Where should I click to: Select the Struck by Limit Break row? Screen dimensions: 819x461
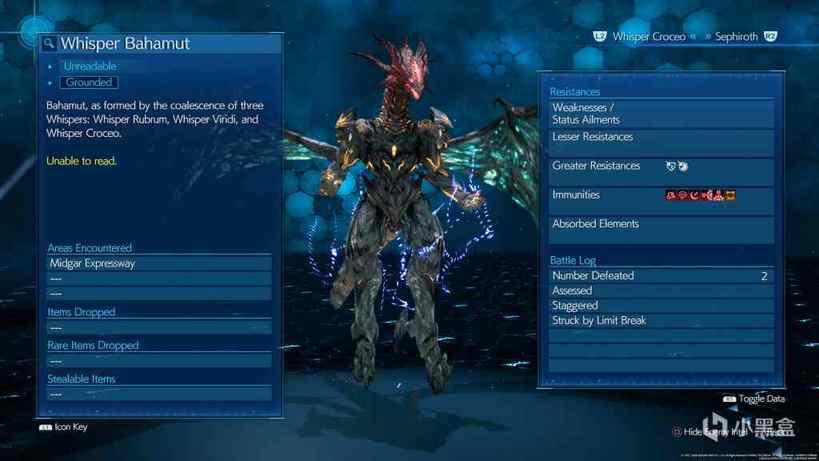click(661, 321)
